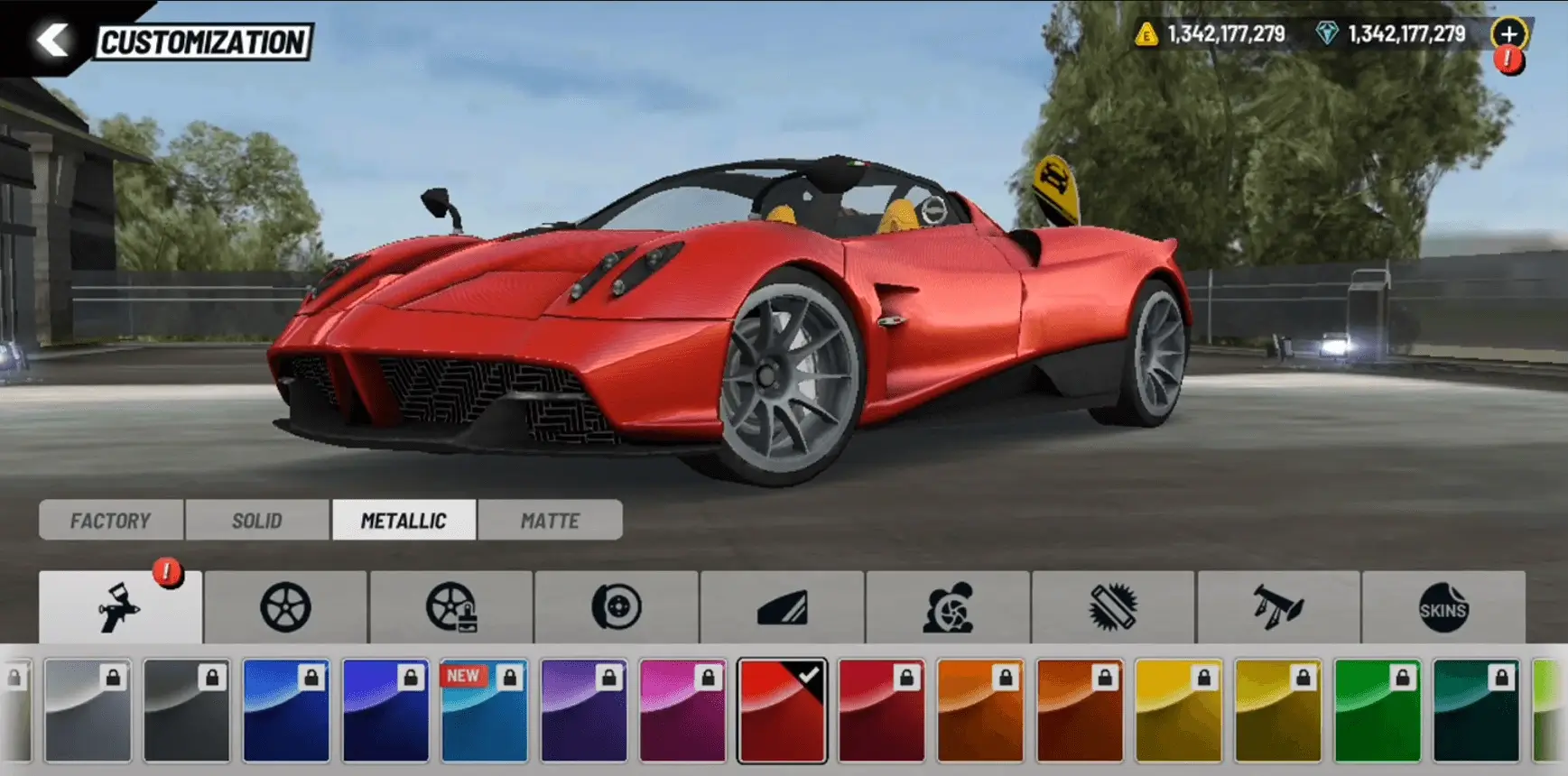Click the back arrow to exit Customization
1568x776 pixels.
(51, 38)
